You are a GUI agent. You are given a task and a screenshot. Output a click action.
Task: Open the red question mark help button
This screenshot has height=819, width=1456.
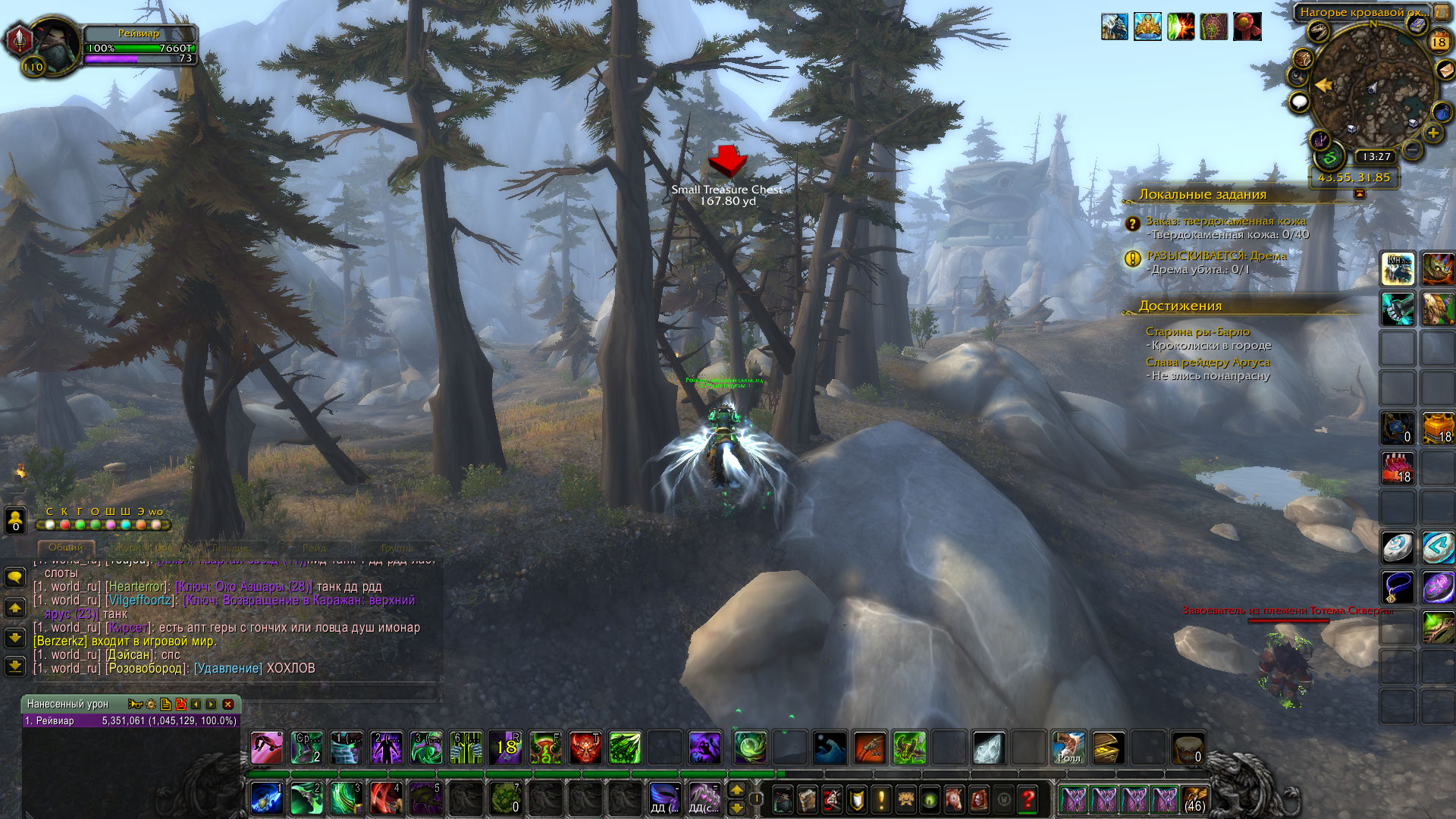1028,799
